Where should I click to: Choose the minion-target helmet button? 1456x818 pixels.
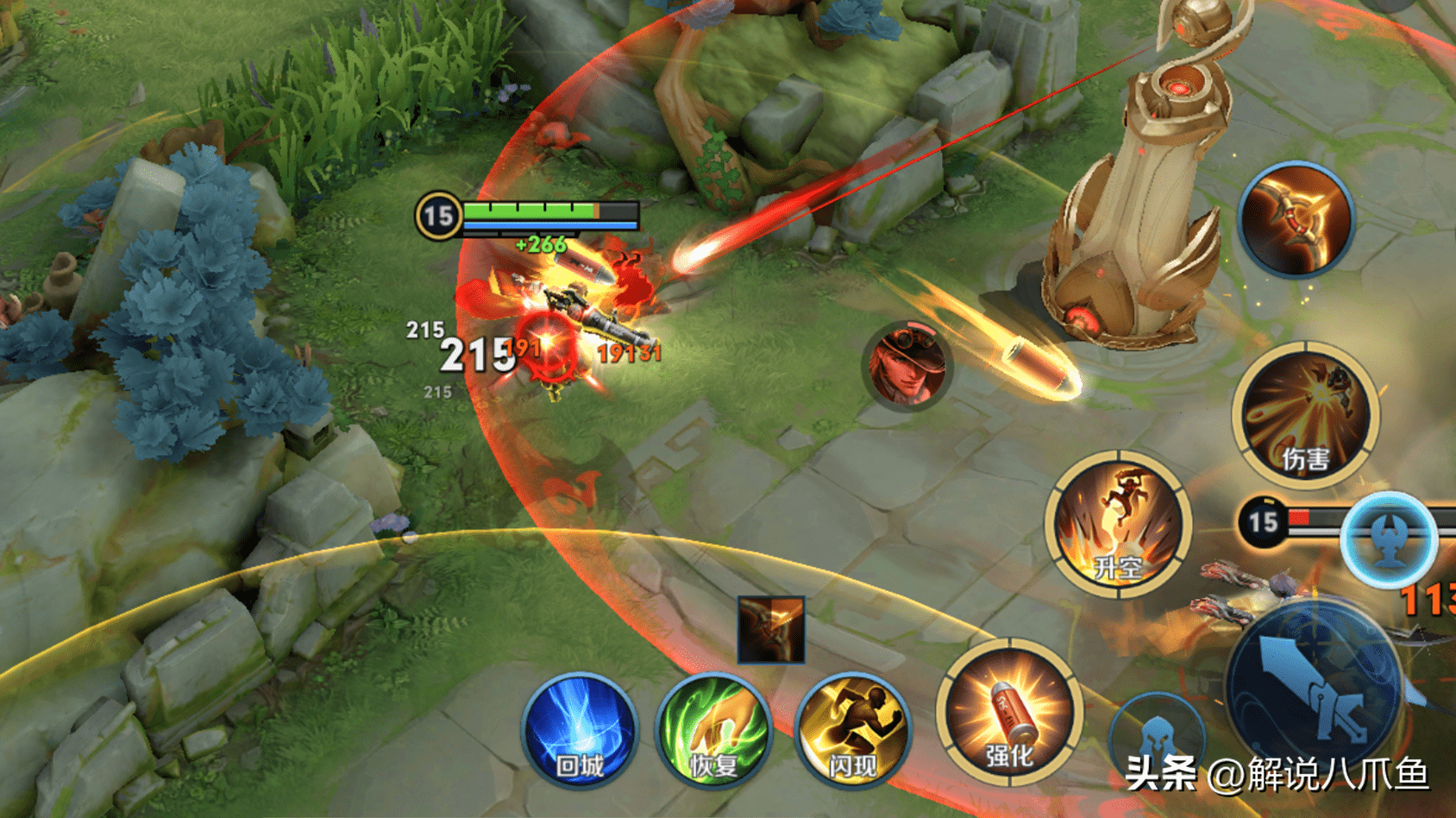[1158, 736]
